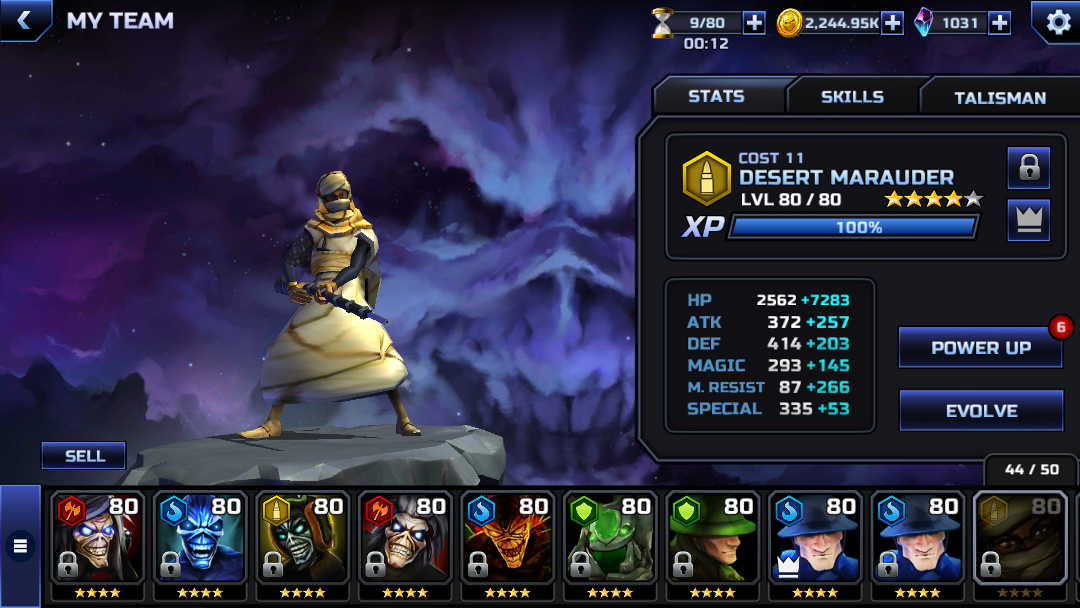Open the settings gear menu
The width and height of the screenshot is (1080, 608).
pyautogui.click(x=1056, y=21)
